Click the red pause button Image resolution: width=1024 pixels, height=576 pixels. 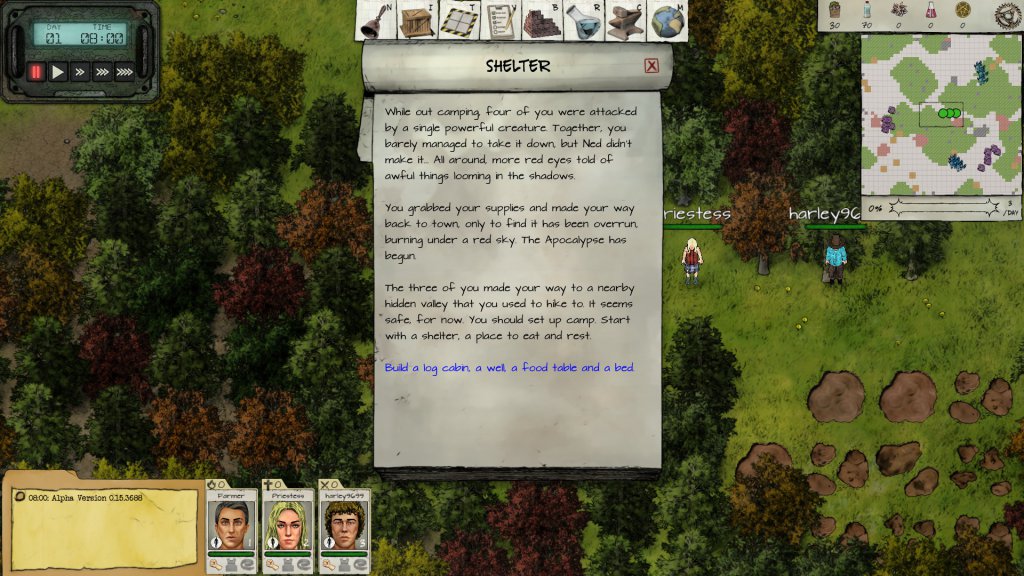tap(36, 72)
